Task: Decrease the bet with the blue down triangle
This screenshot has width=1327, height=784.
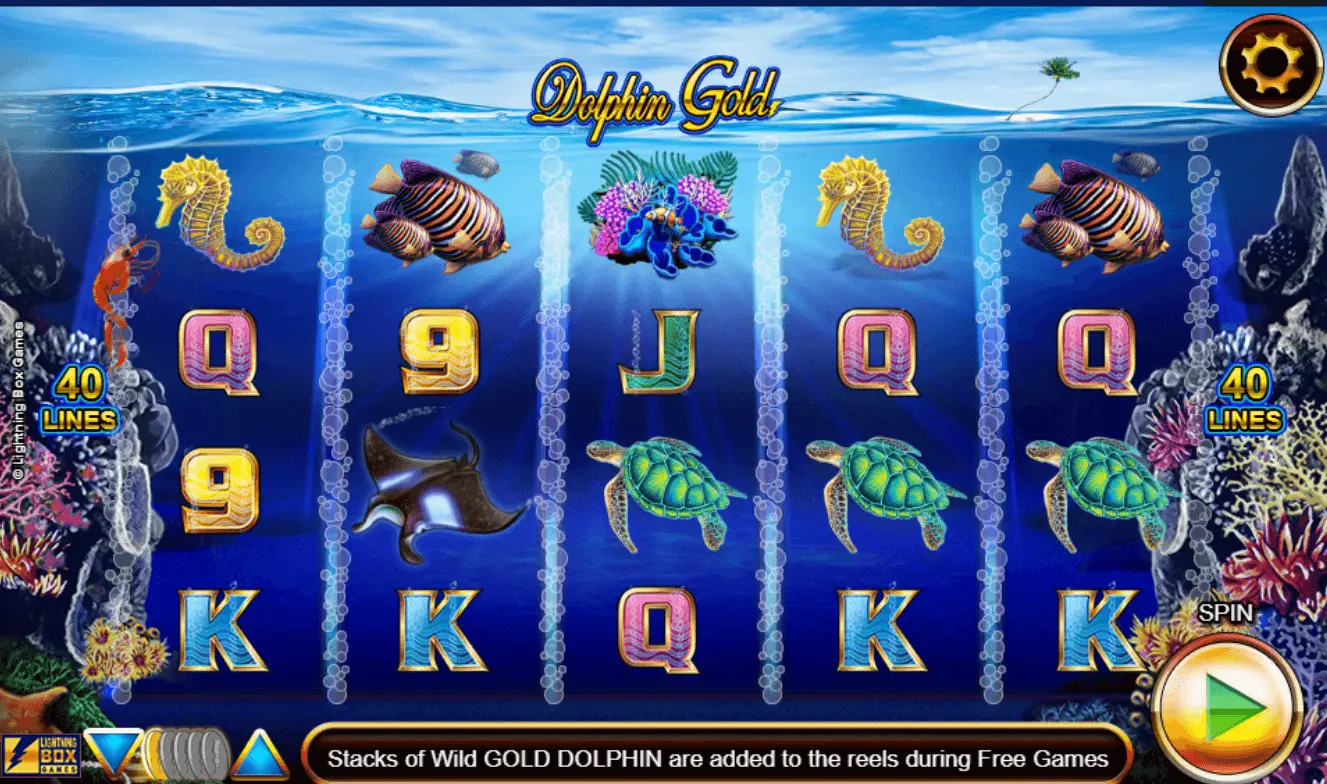Action: (x=112, y=753)
